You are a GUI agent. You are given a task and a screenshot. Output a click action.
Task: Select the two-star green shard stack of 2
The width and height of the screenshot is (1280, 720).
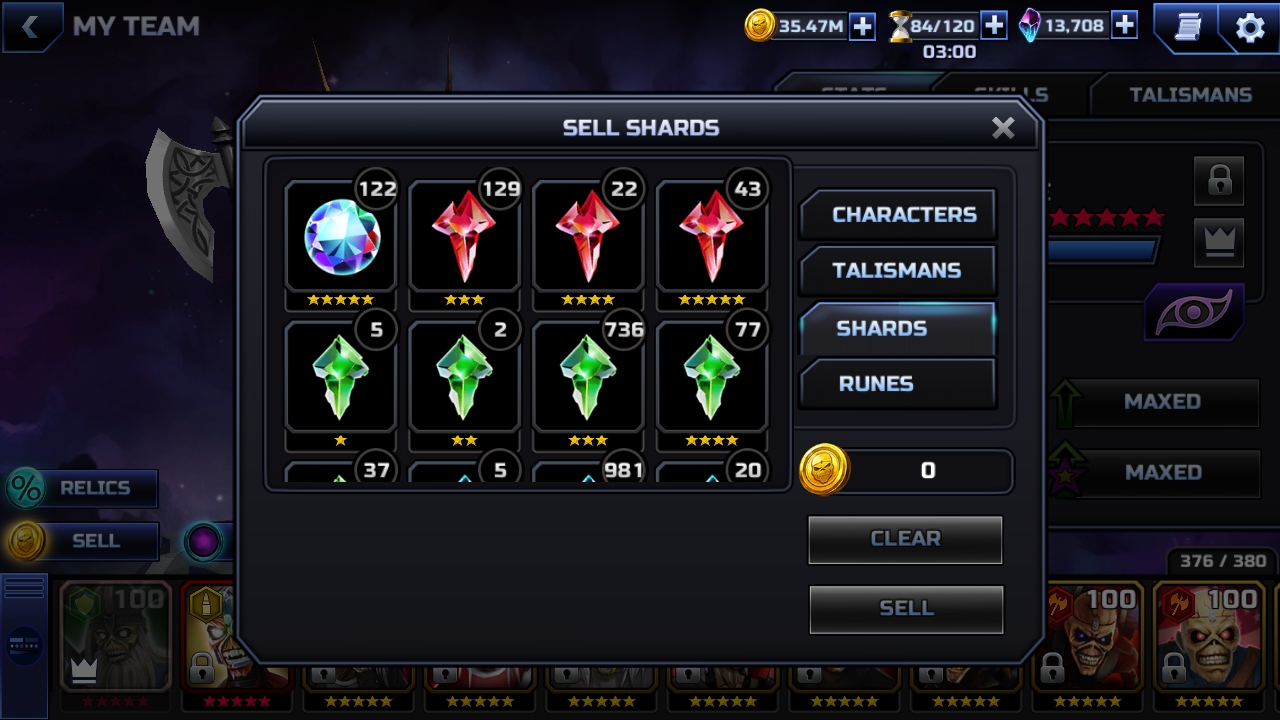pyautogui.click(x=464, y=378)
